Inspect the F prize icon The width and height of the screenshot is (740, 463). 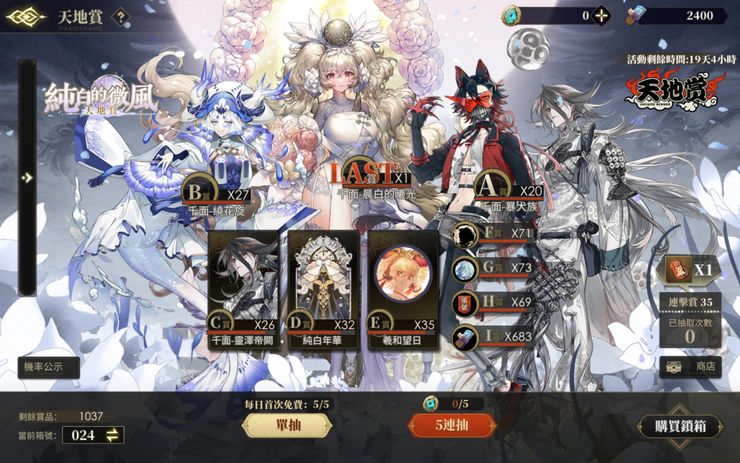(465, 235)
